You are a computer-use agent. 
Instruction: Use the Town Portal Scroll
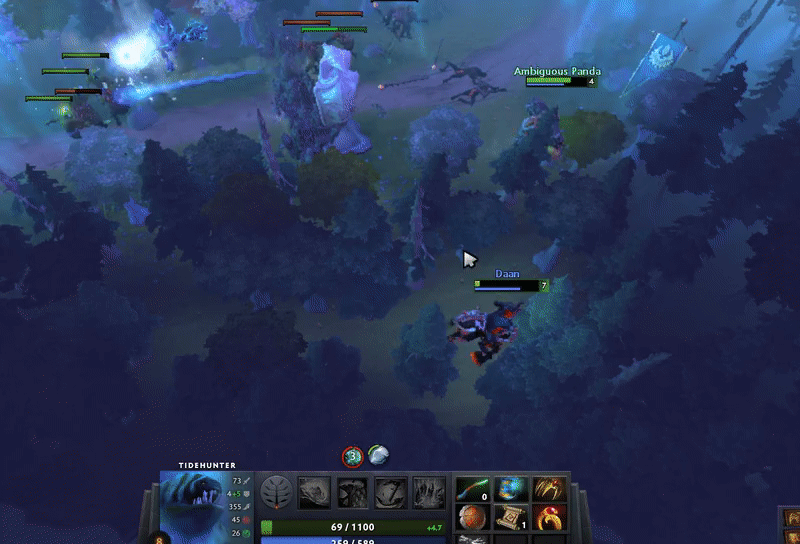click(510, 518)
